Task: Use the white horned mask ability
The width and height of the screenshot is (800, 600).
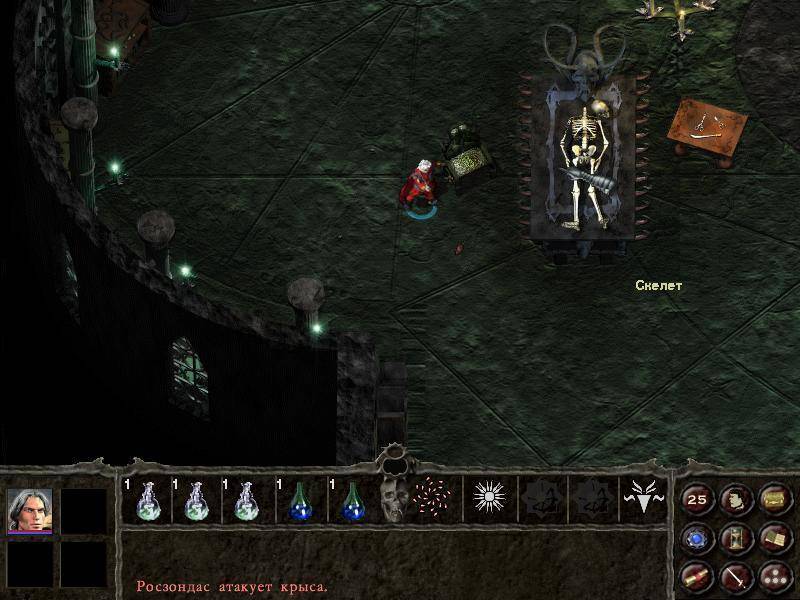Action: [644, 499]
